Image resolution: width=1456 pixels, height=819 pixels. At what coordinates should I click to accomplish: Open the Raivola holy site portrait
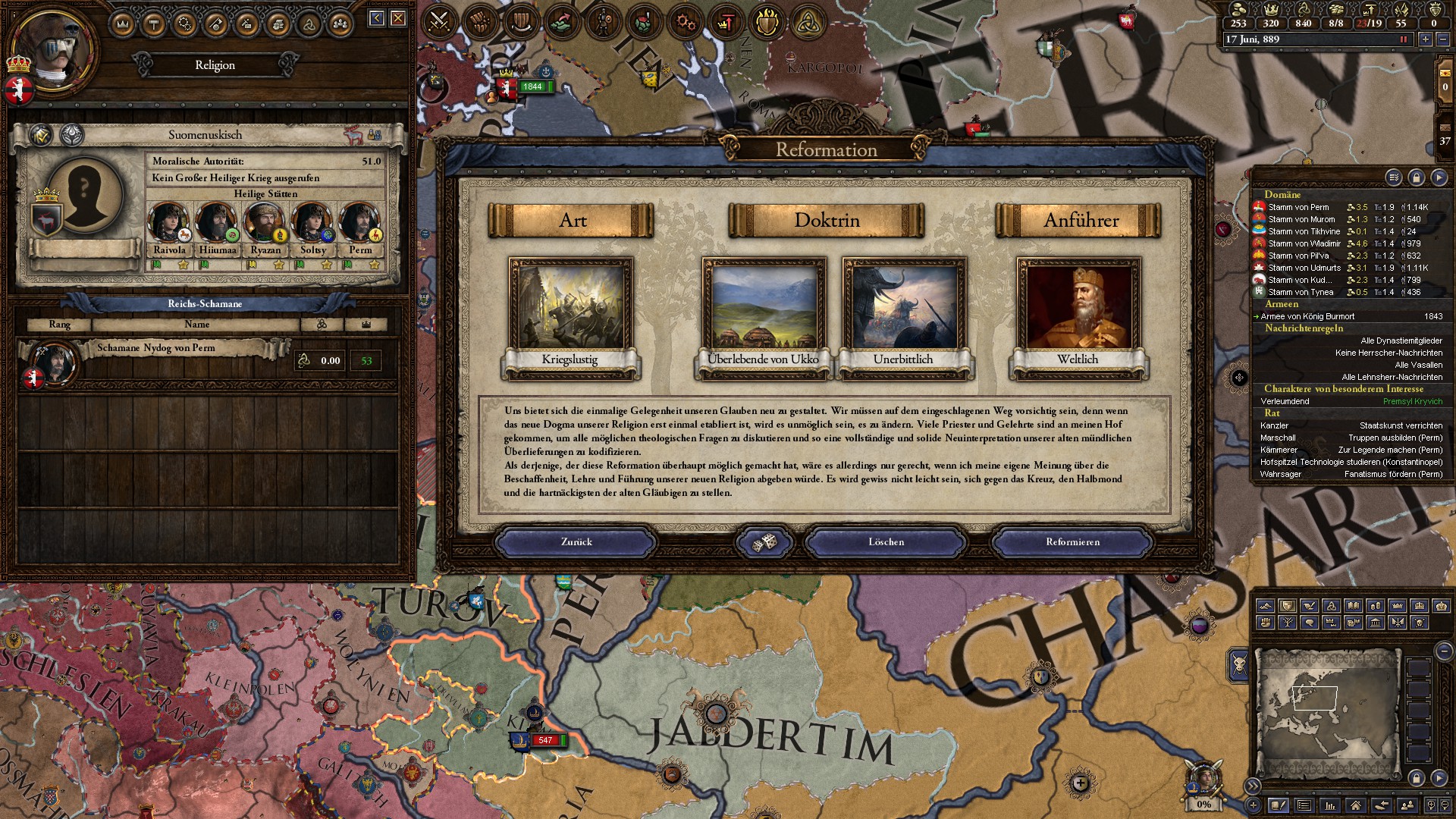[168, 224]
